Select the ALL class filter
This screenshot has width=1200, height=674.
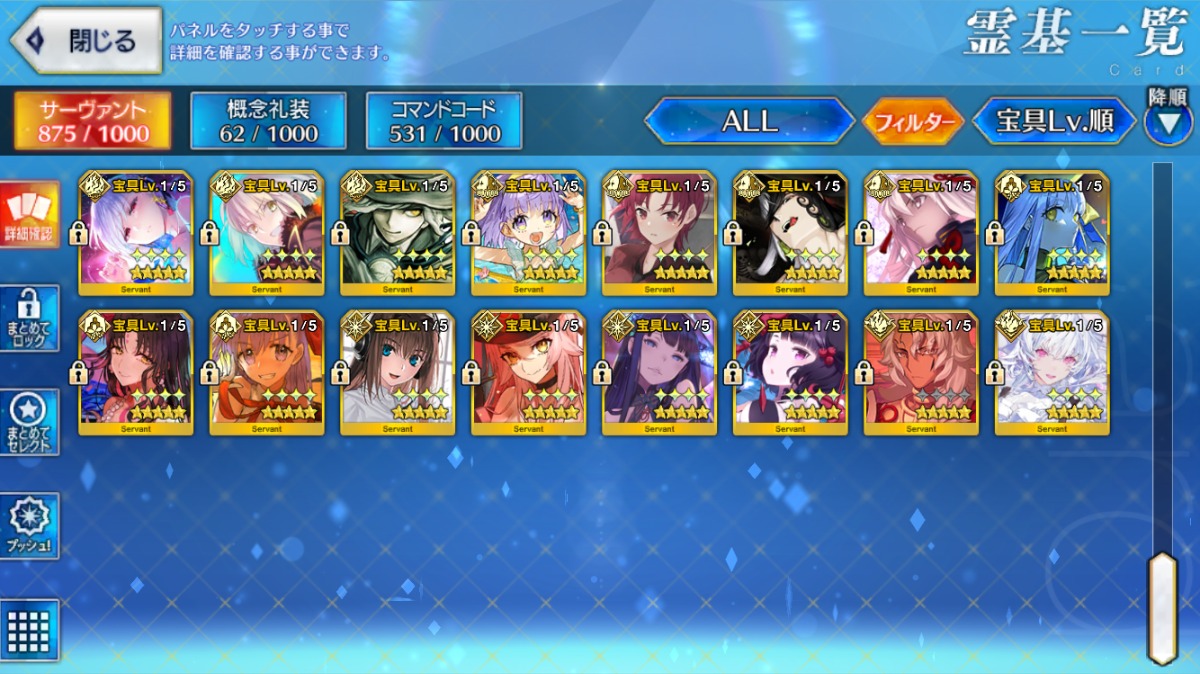pos(749,121)
